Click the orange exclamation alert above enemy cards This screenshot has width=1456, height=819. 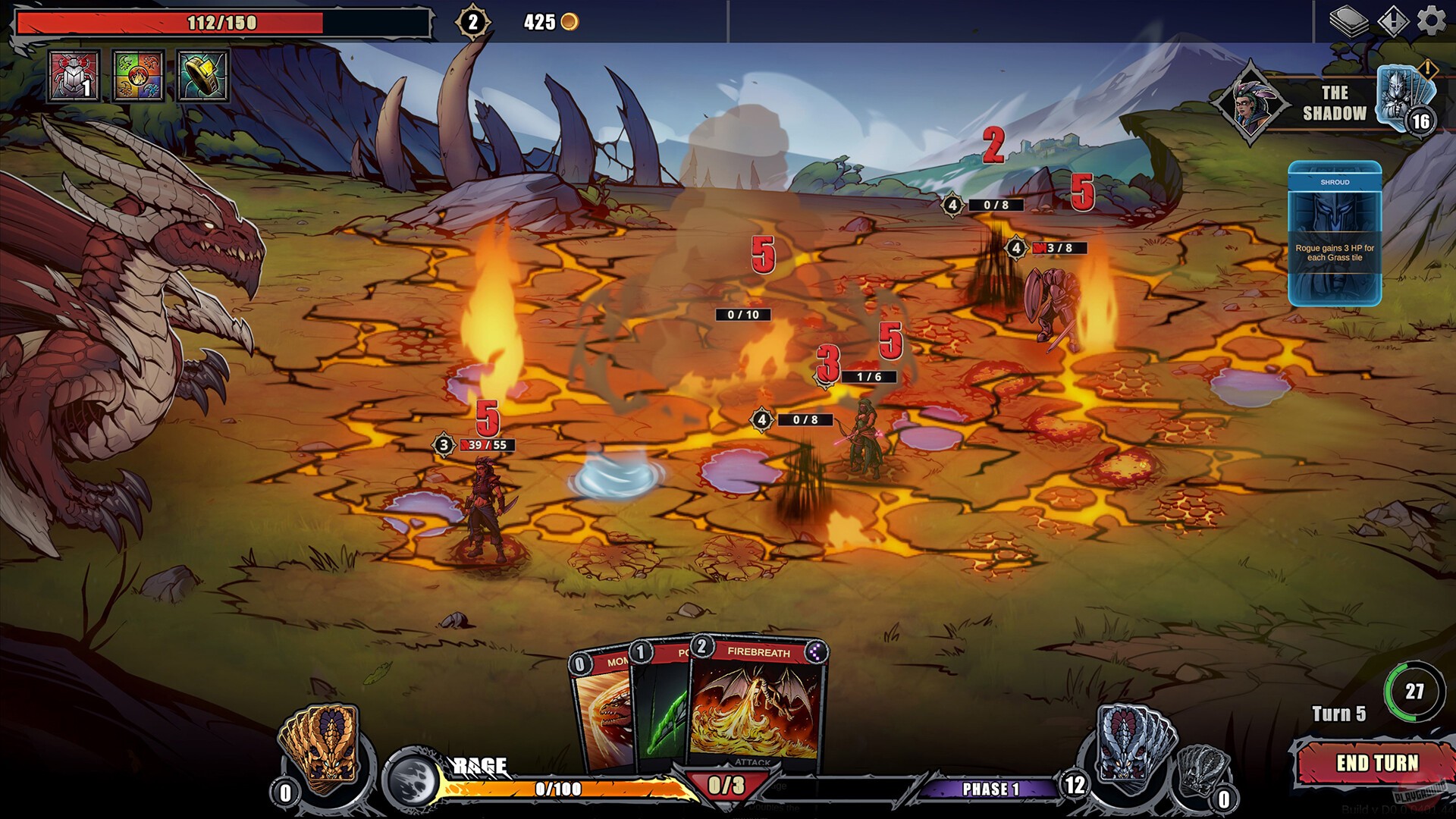pyautogui.click(x=1429, y=70)
